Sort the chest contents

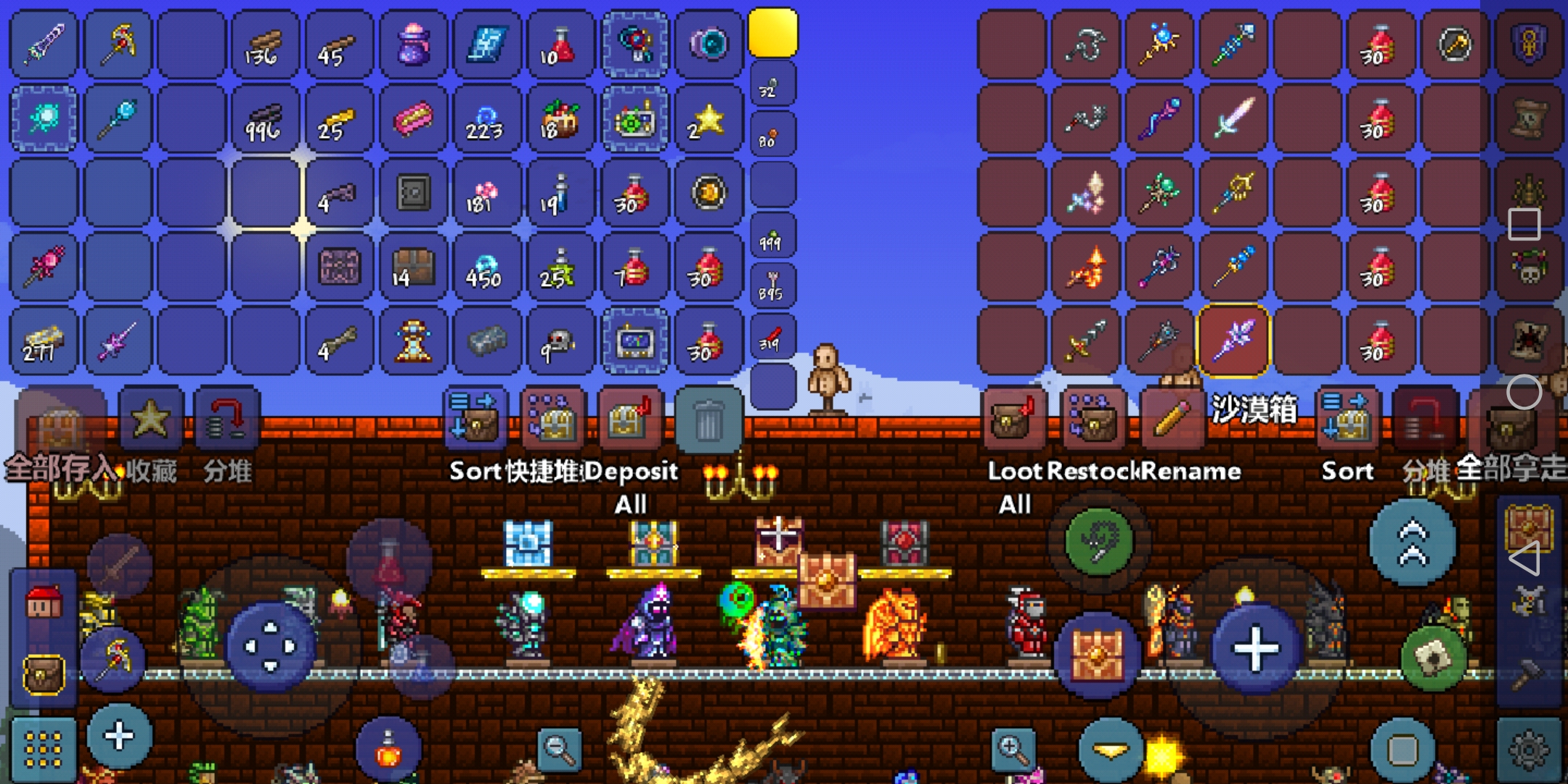(1347, 419)
